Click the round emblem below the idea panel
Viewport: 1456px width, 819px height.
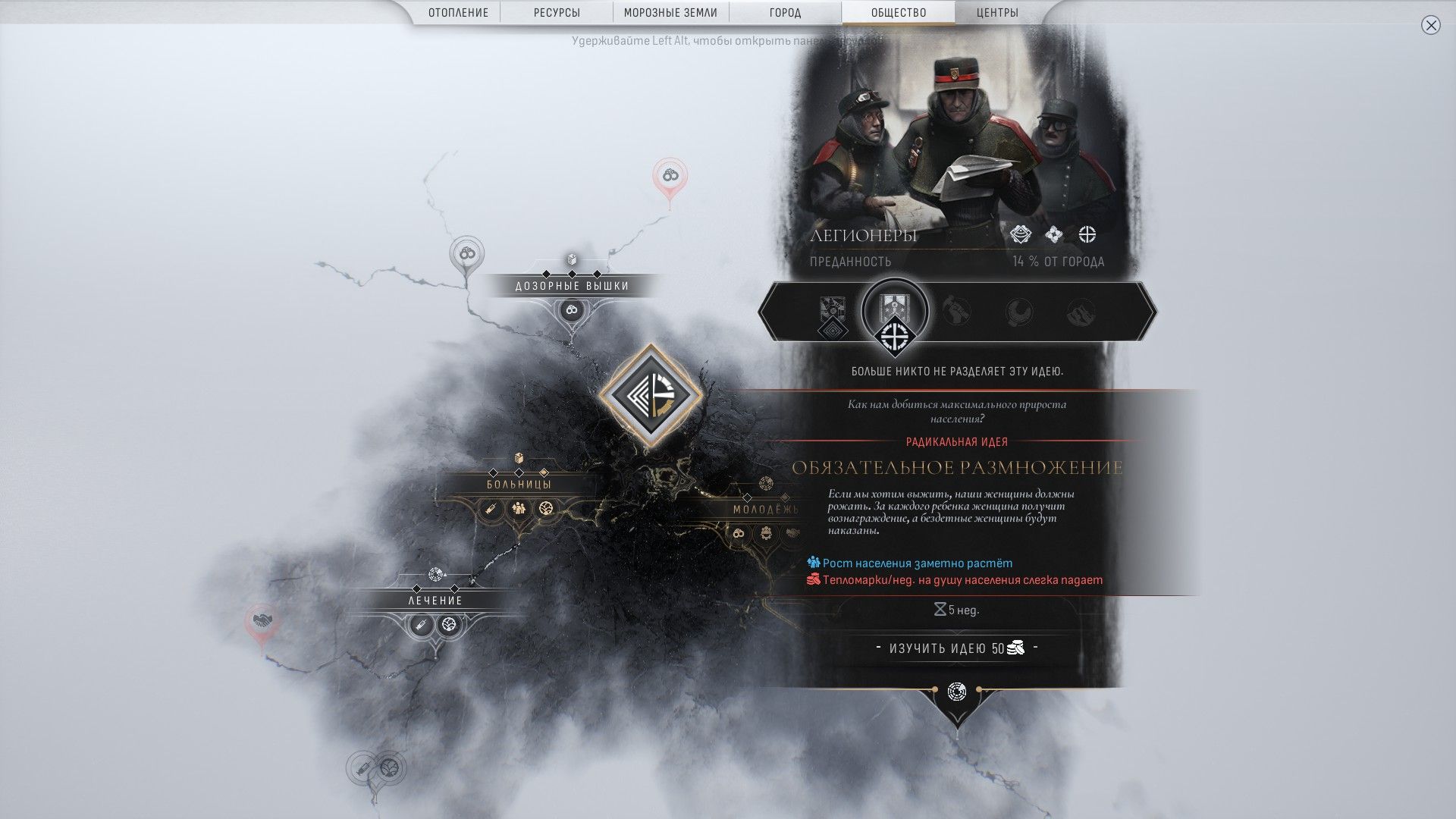click(957, 692)
